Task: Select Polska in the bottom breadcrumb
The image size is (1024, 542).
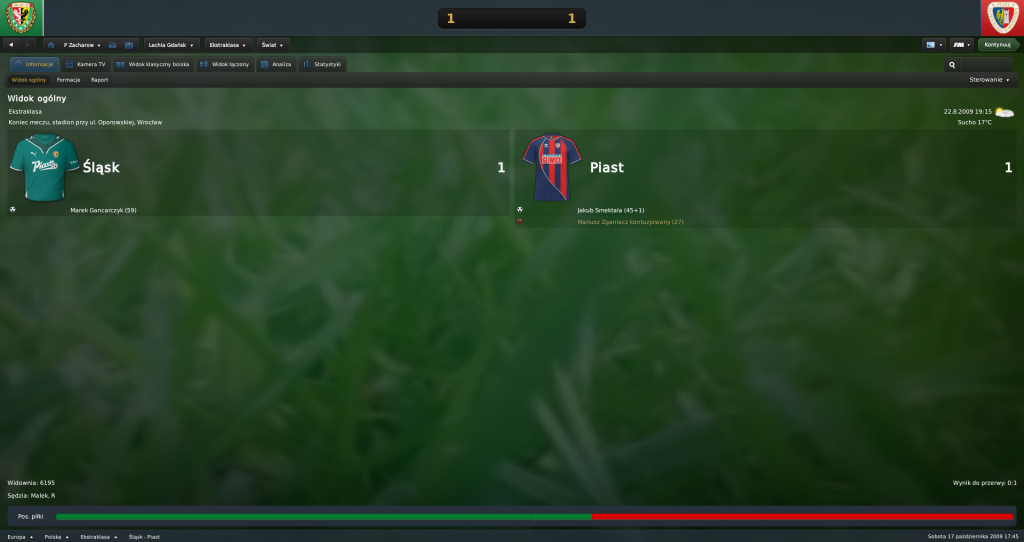Action: 56,536
